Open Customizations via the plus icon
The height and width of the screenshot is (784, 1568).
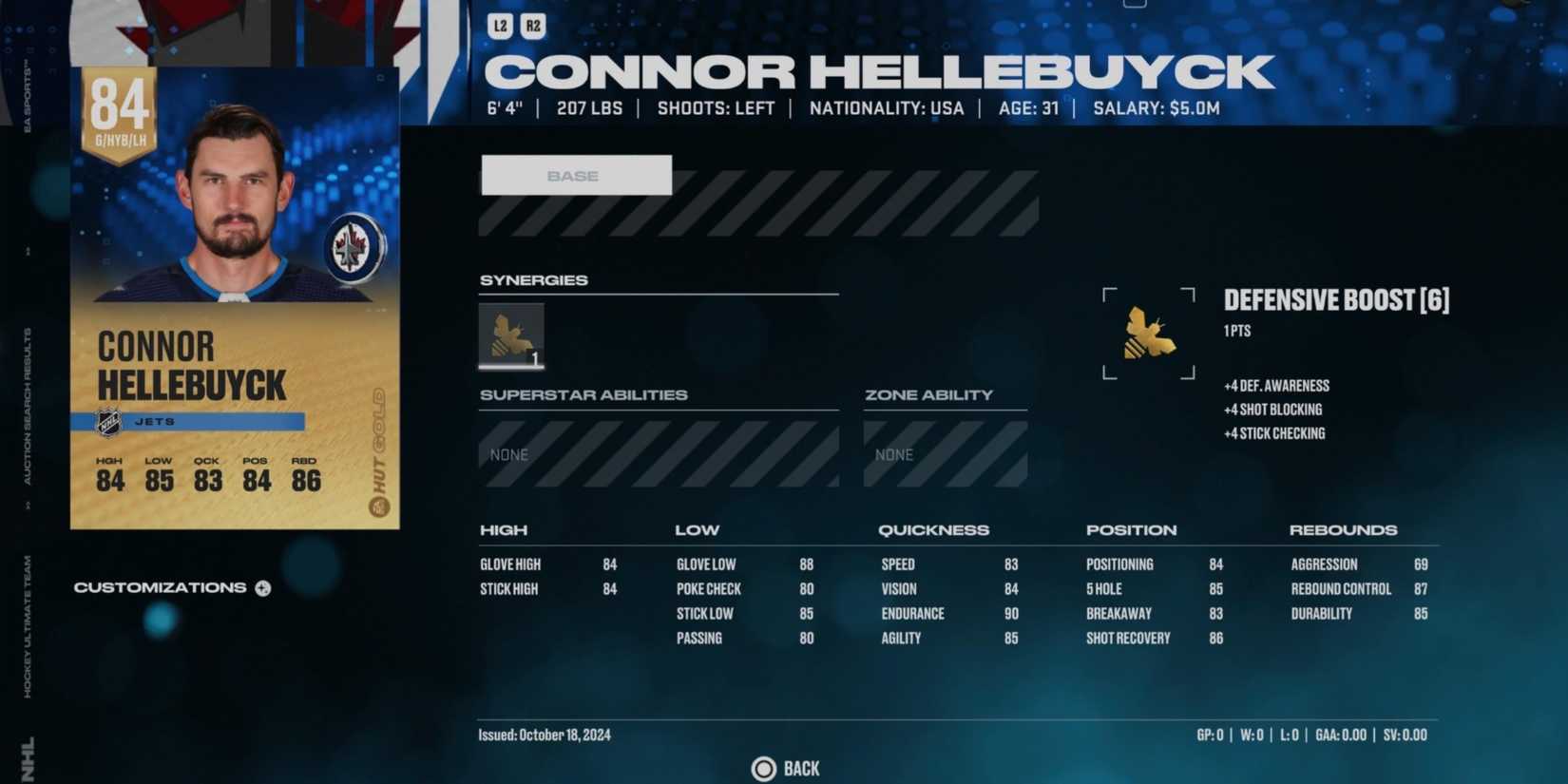coord(261,587)
